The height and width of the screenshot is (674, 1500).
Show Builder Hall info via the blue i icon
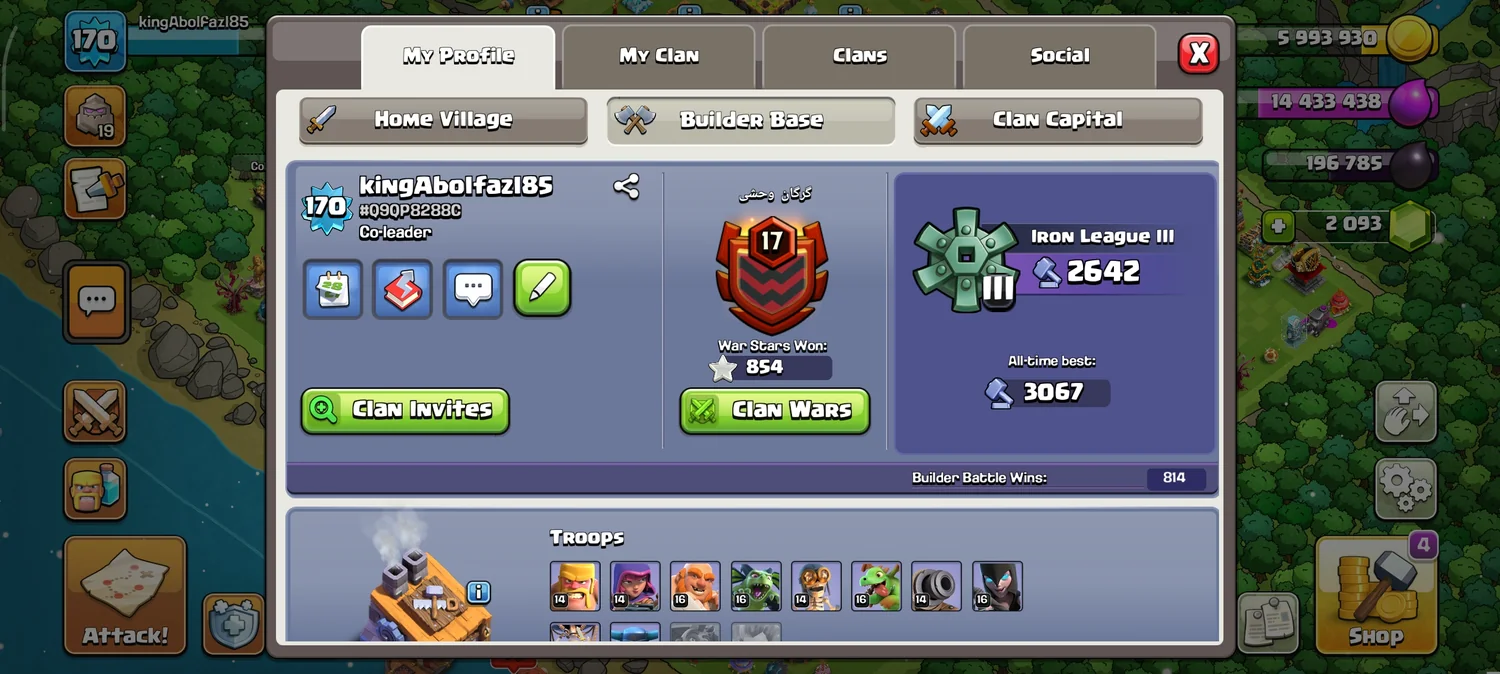click(x=479, y=592)
